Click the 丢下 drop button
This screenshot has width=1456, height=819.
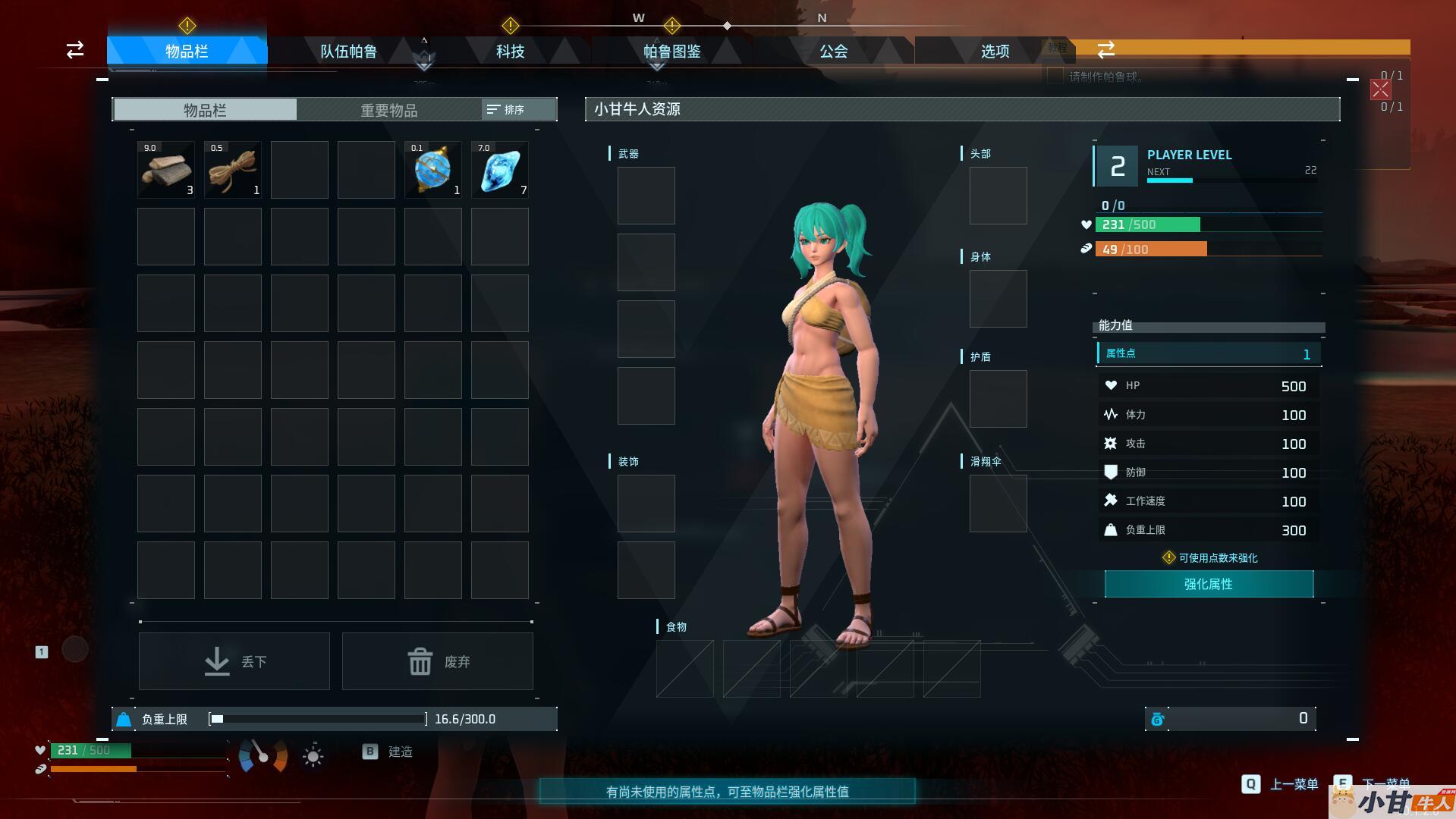pyautogui.click(x=234, y=661)
